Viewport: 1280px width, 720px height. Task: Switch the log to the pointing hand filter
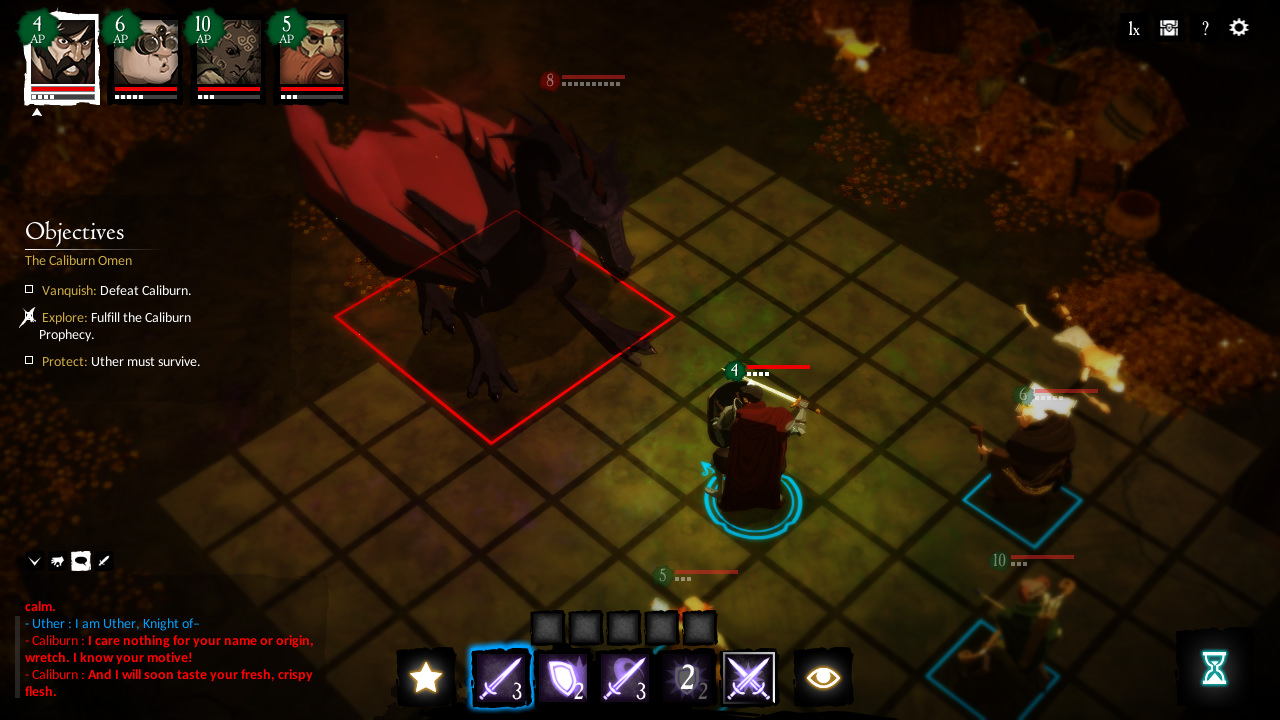coord(58,561)
